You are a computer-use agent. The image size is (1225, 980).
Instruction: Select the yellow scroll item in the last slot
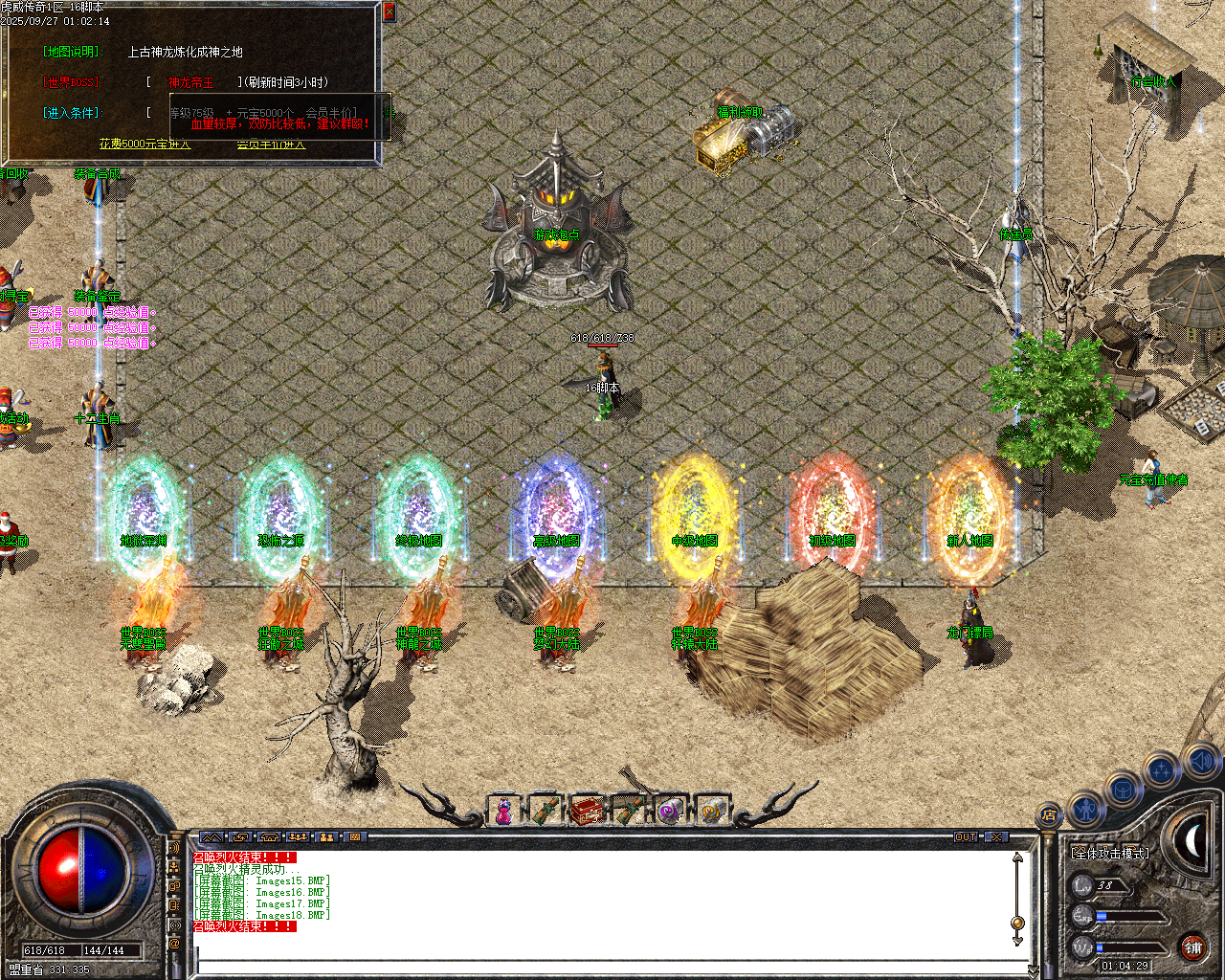click(710, 810)
